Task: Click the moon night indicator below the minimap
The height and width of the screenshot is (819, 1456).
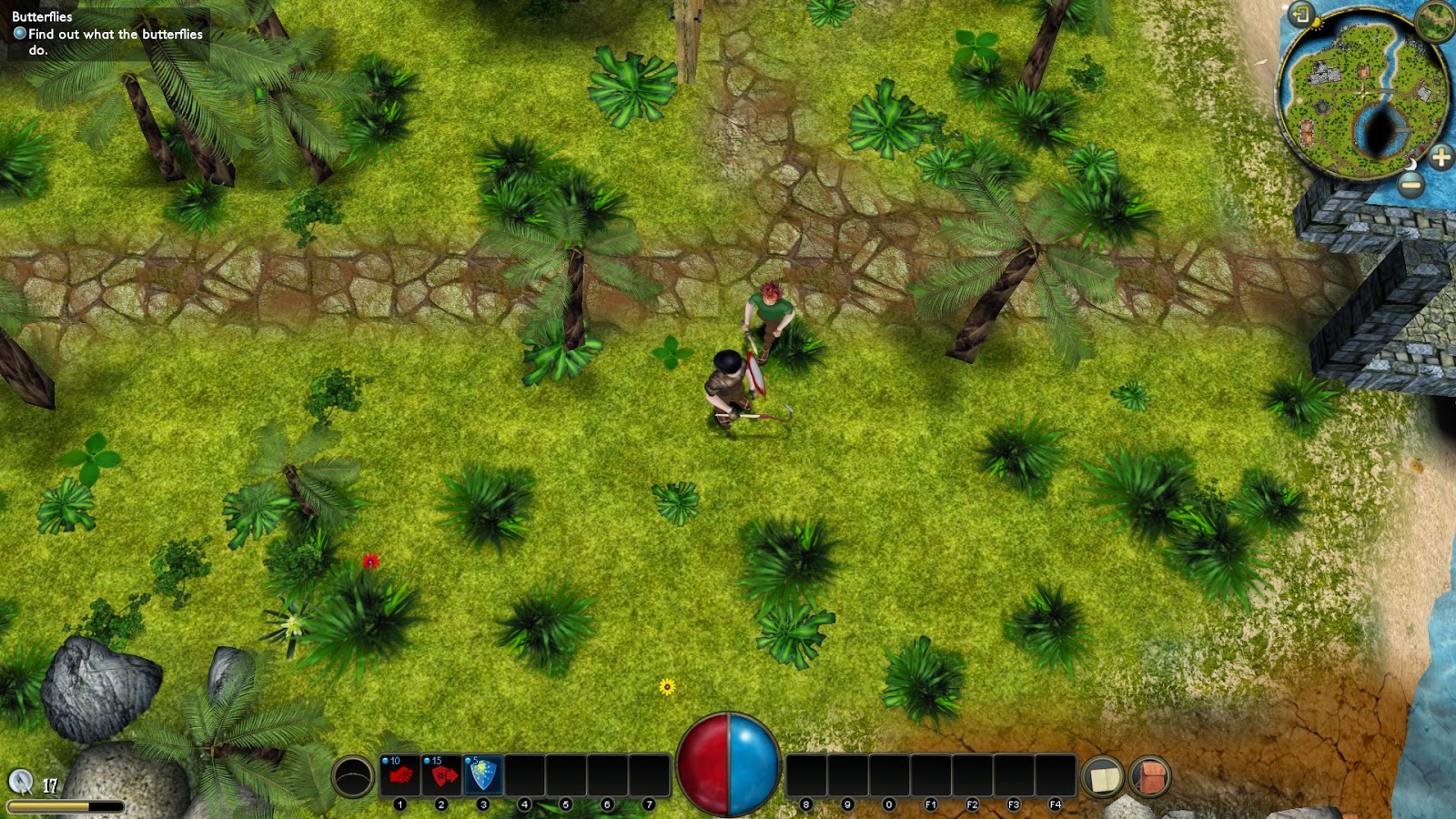Action: 1411,166
